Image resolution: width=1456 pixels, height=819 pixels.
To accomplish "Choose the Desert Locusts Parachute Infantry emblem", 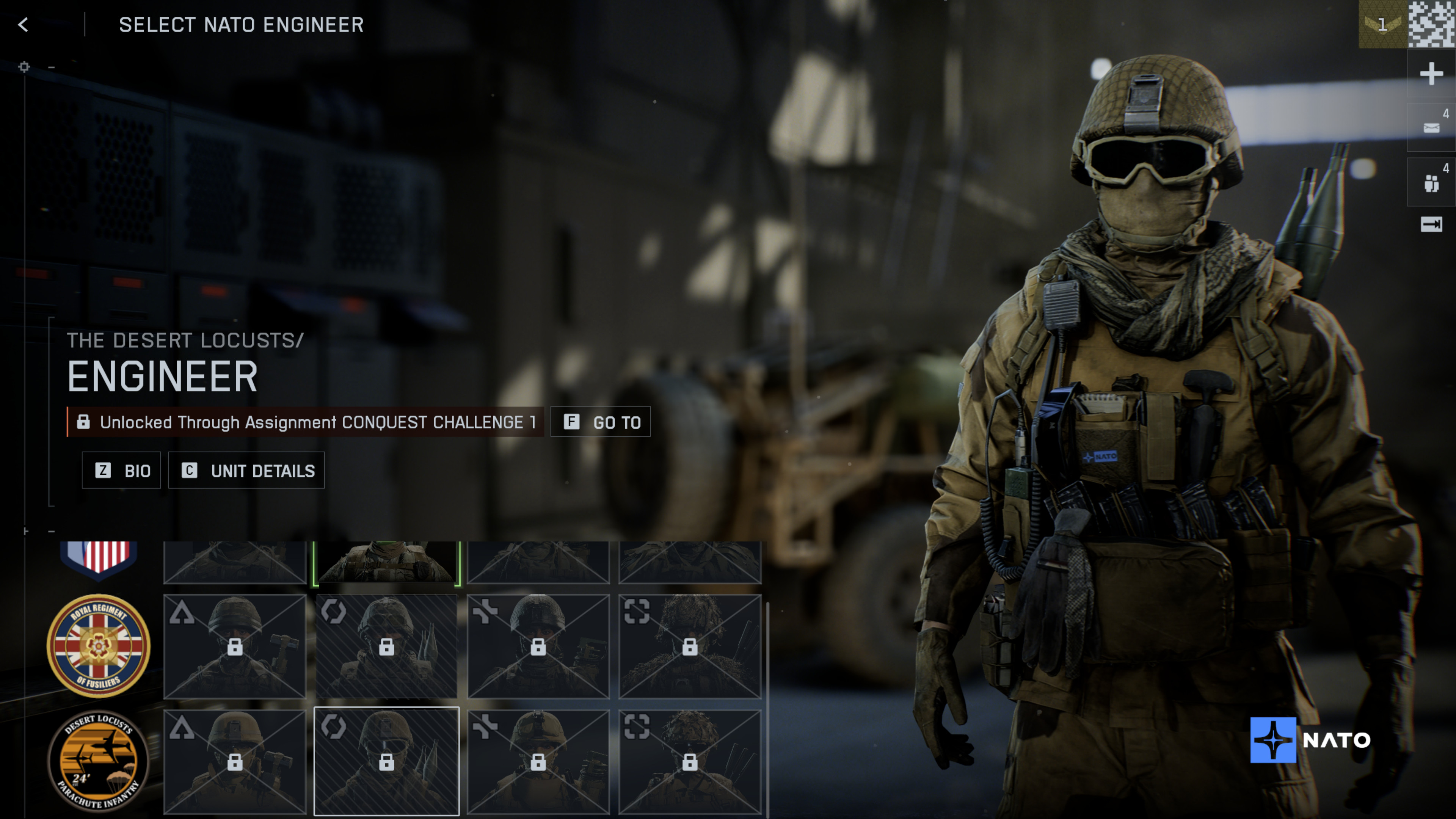I will [98, 761].
